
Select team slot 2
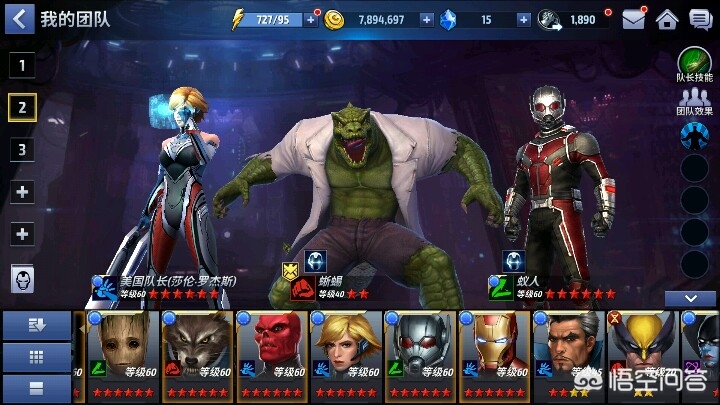click(x=23, y=107)
